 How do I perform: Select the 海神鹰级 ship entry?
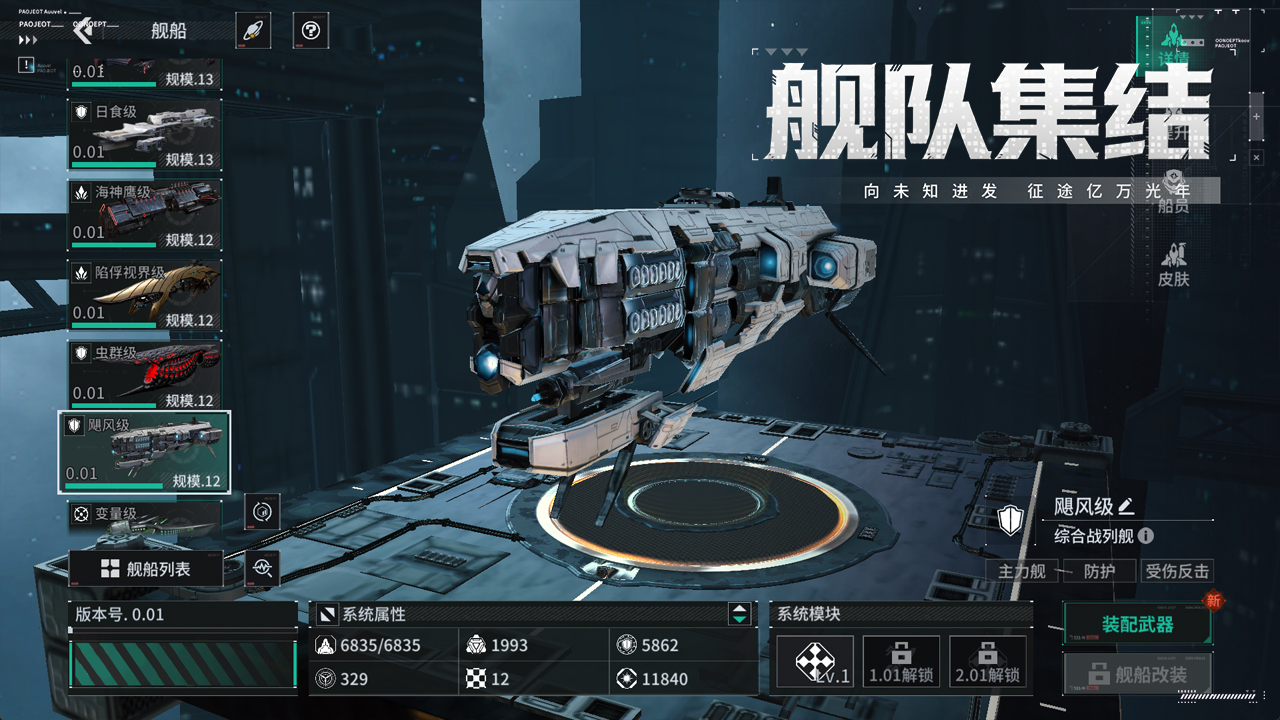145,214
